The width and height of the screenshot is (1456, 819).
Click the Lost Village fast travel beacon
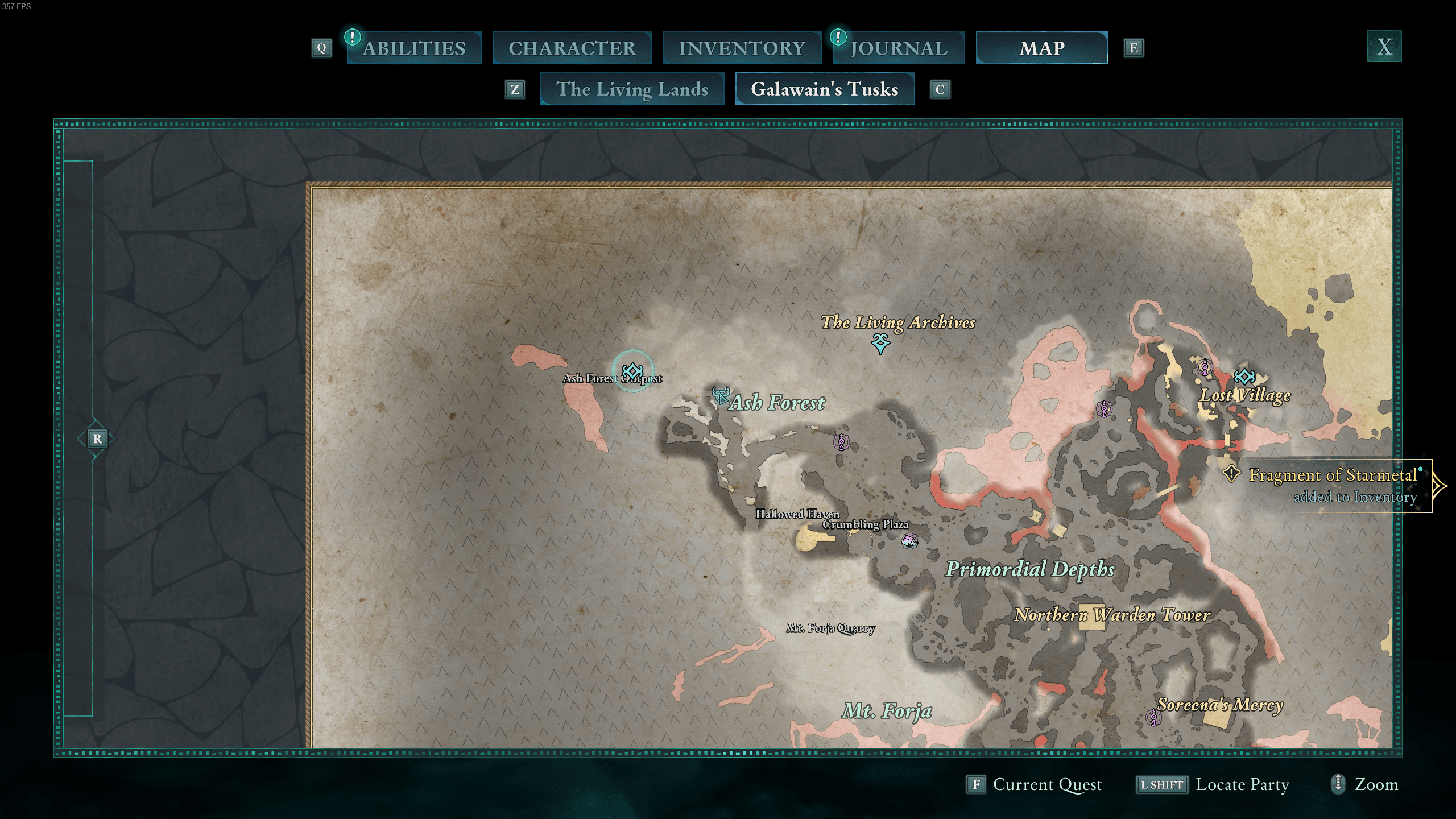tap(1245, 377)
